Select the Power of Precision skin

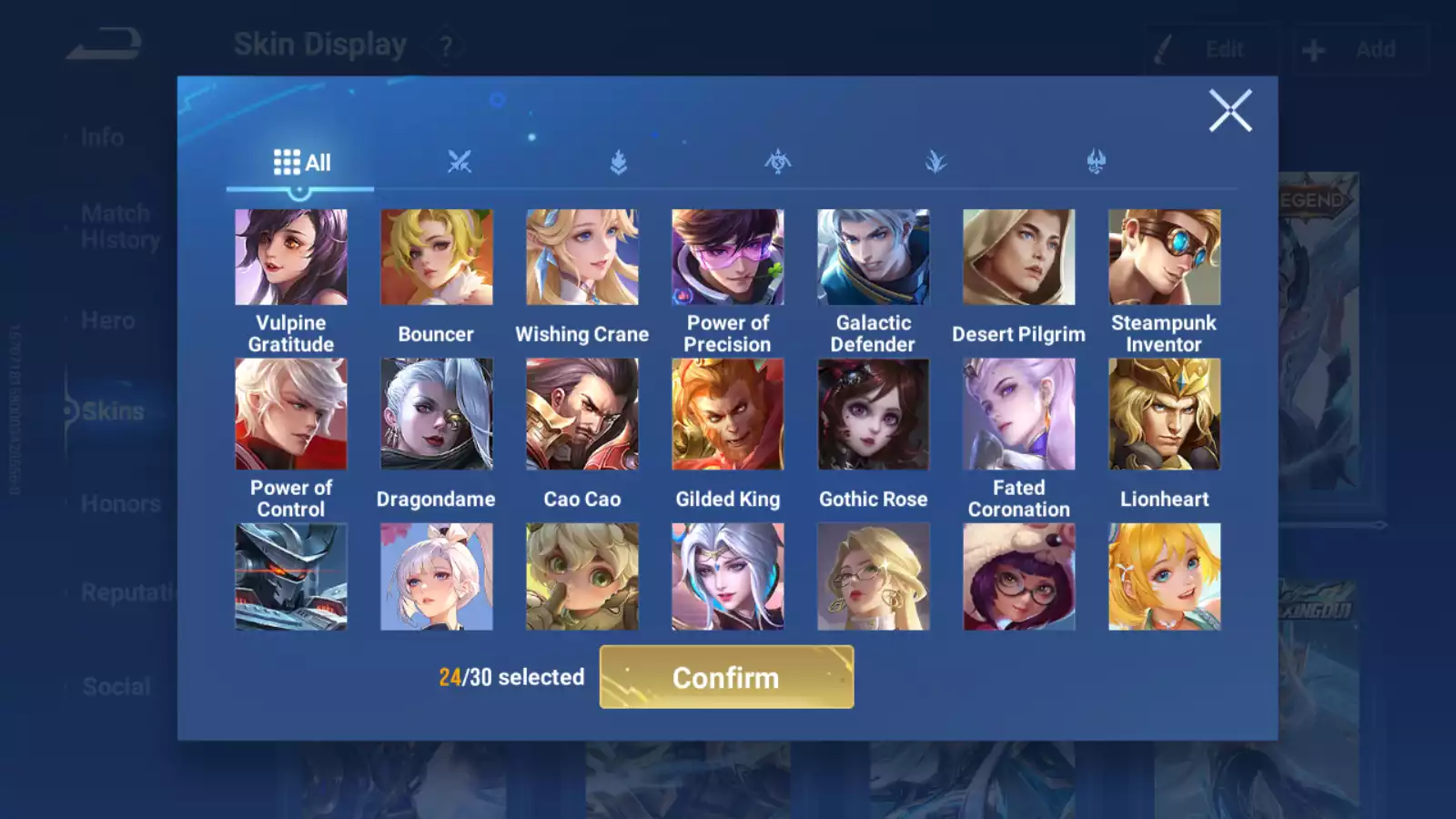tap(728, 258)
